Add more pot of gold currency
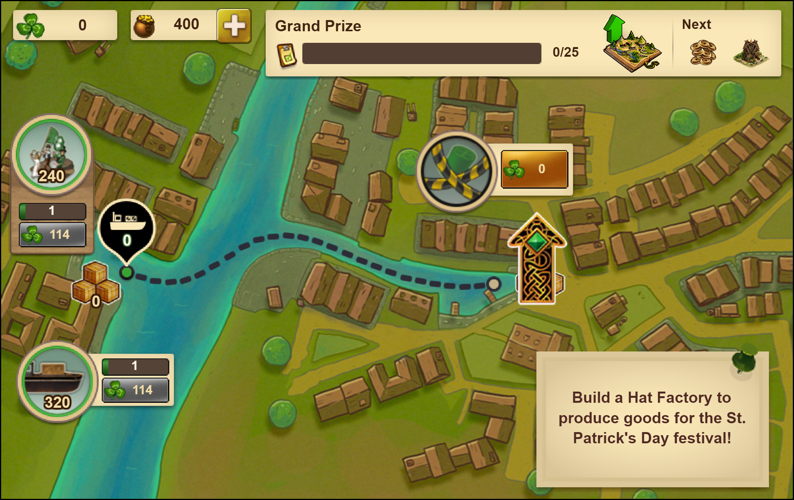The image size is (794, 500). (234, 25)
